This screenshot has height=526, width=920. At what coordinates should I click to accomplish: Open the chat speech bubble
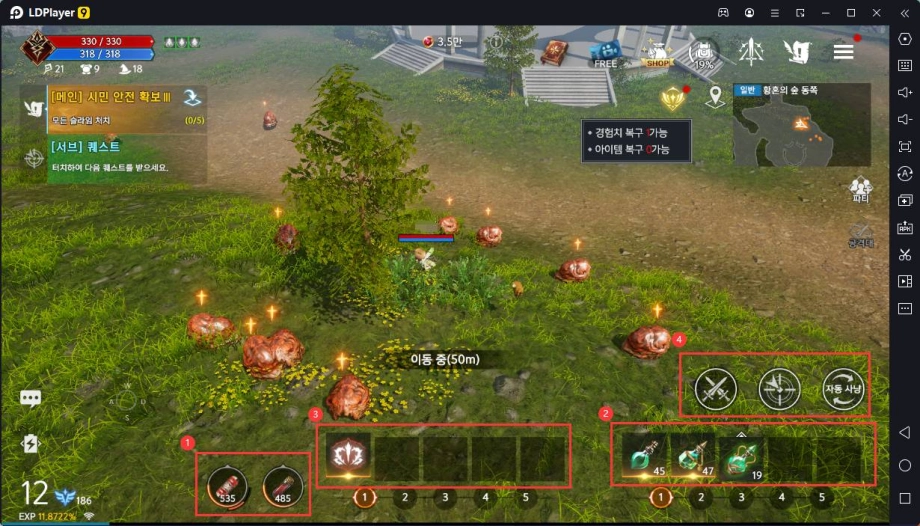click(x=30, y=398)
